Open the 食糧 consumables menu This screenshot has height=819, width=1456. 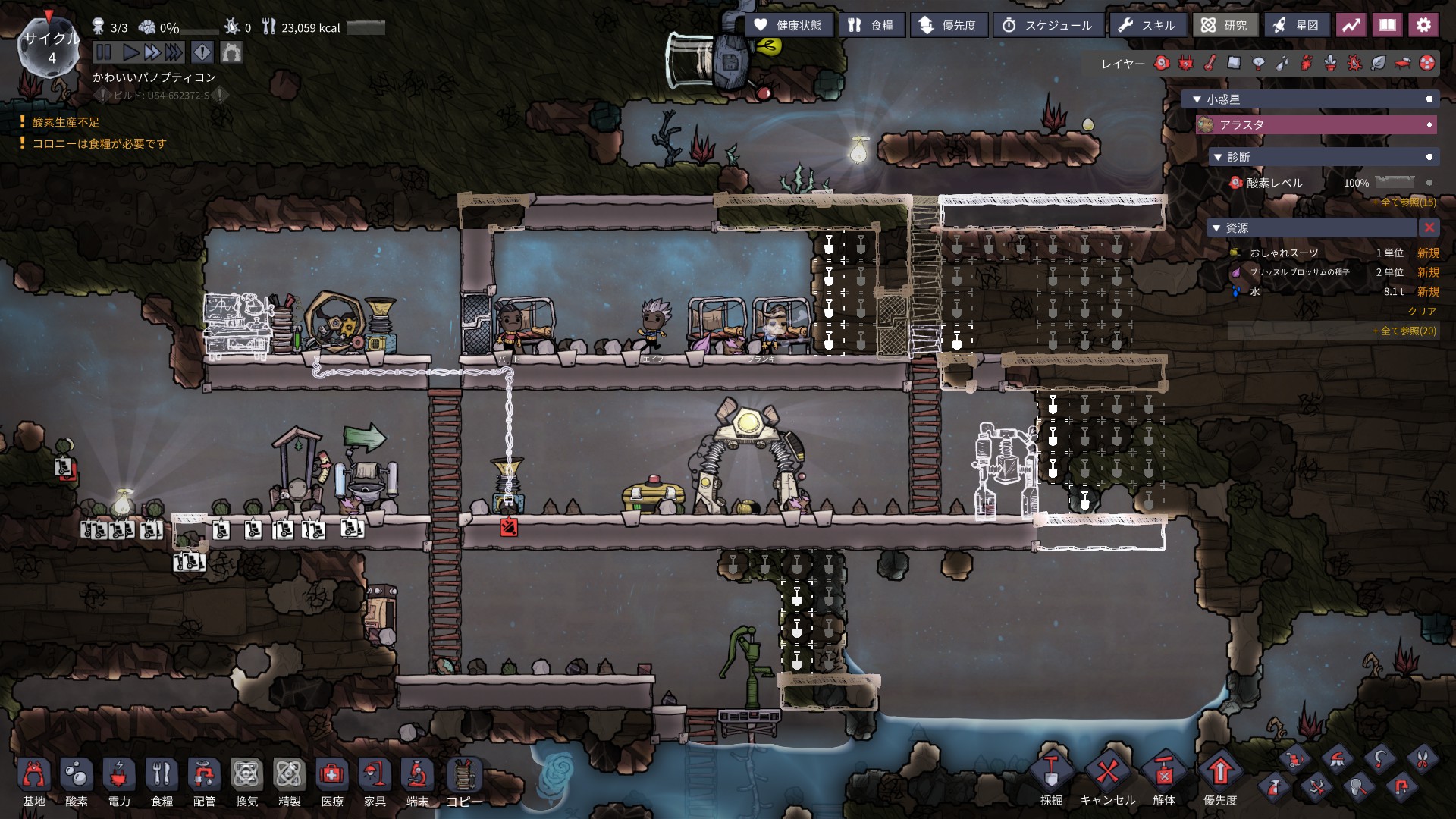(871, 25)
